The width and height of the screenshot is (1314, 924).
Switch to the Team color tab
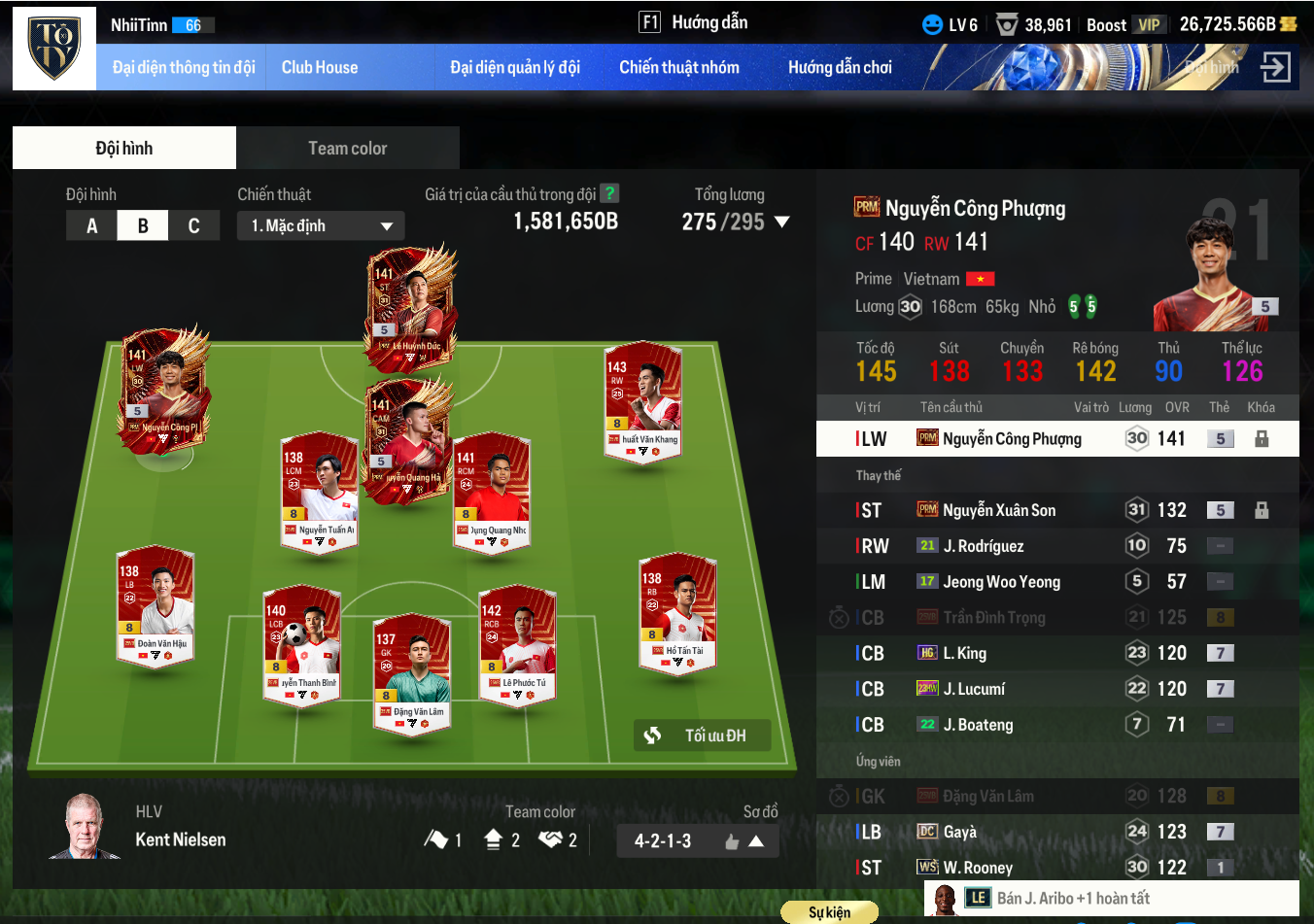pyautogui.click(x=347, y=149)
